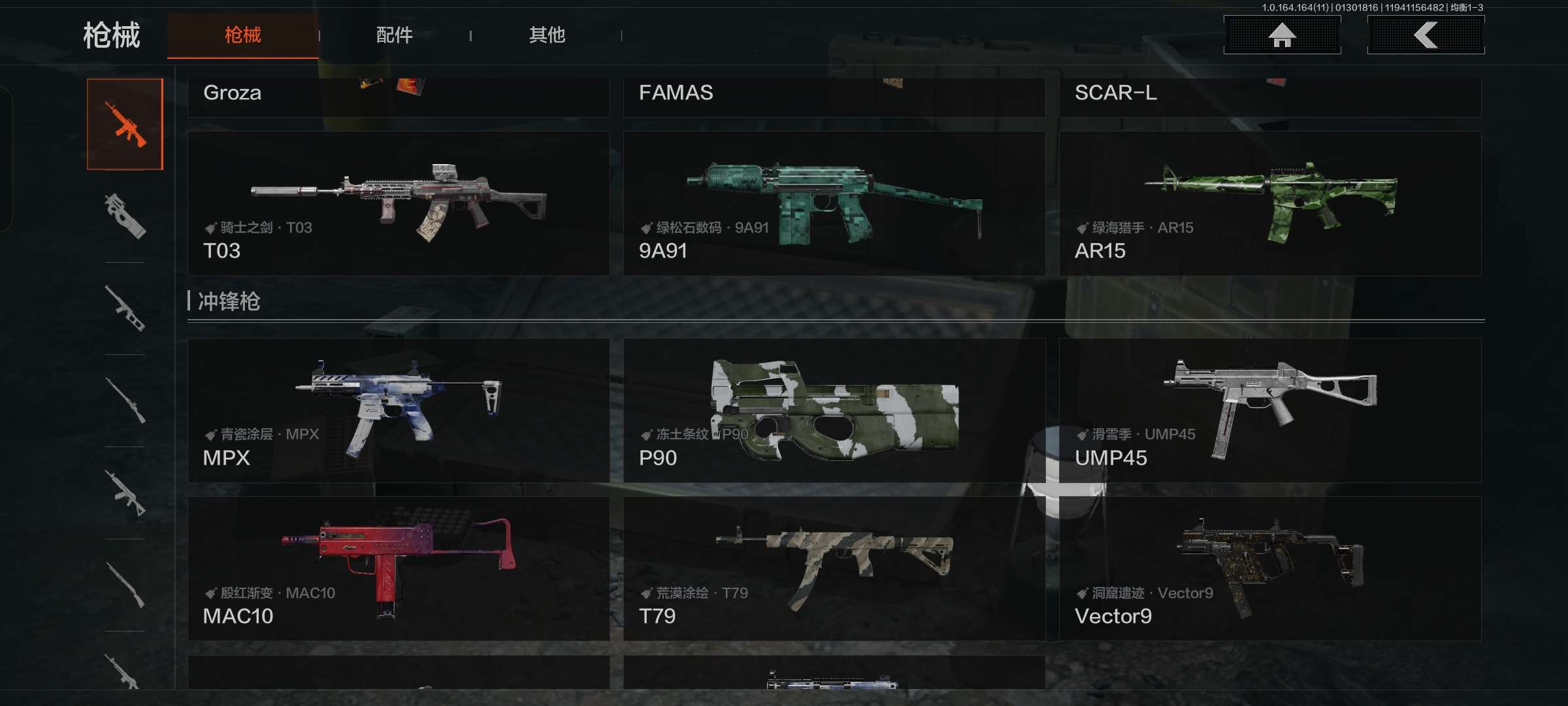The image size is (1568, 706).
Task: Choose the FAMAS weapon card
Action: pos(834,97)
